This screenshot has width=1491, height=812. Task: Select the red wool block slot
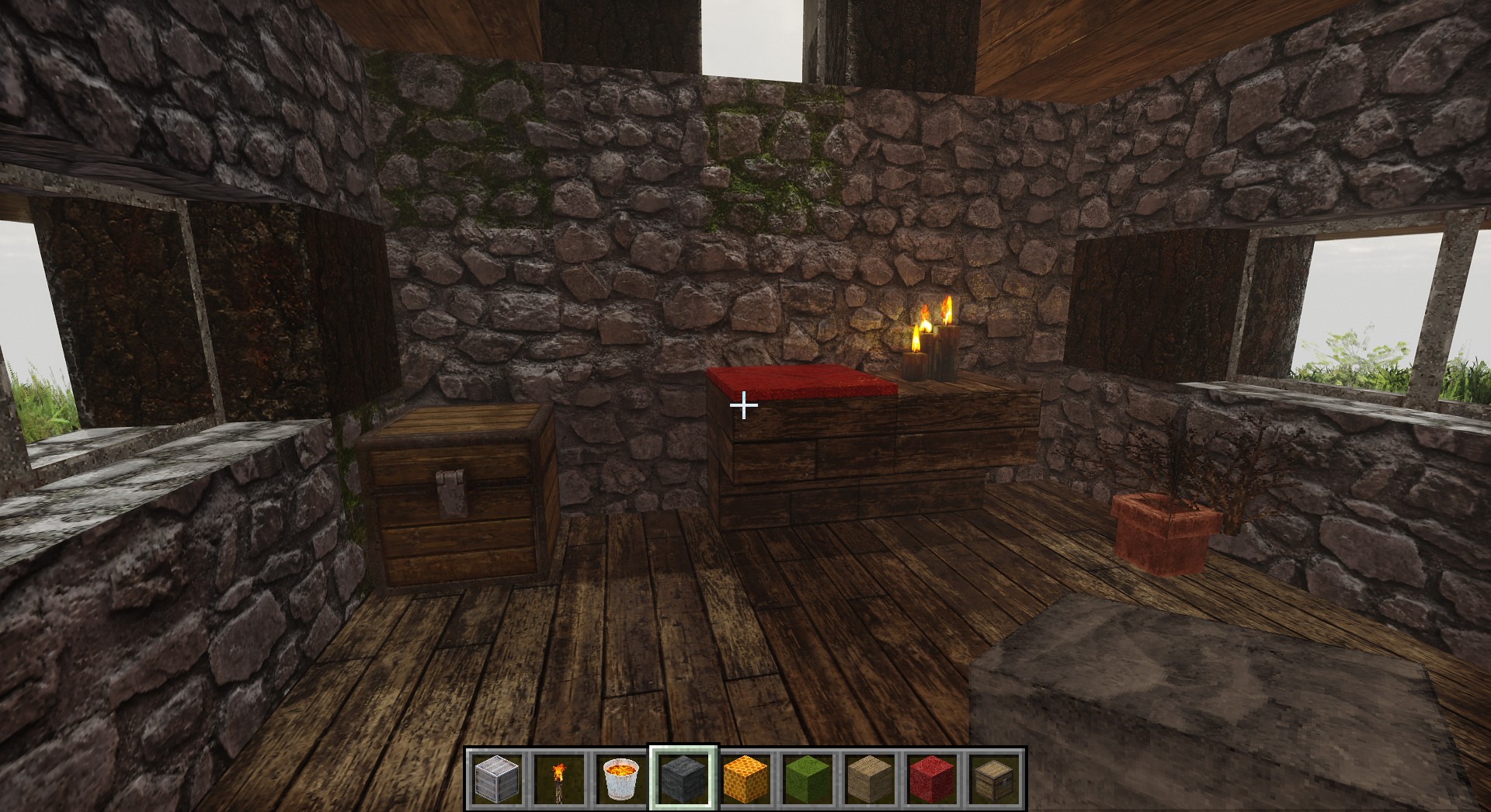pos(932,779)
